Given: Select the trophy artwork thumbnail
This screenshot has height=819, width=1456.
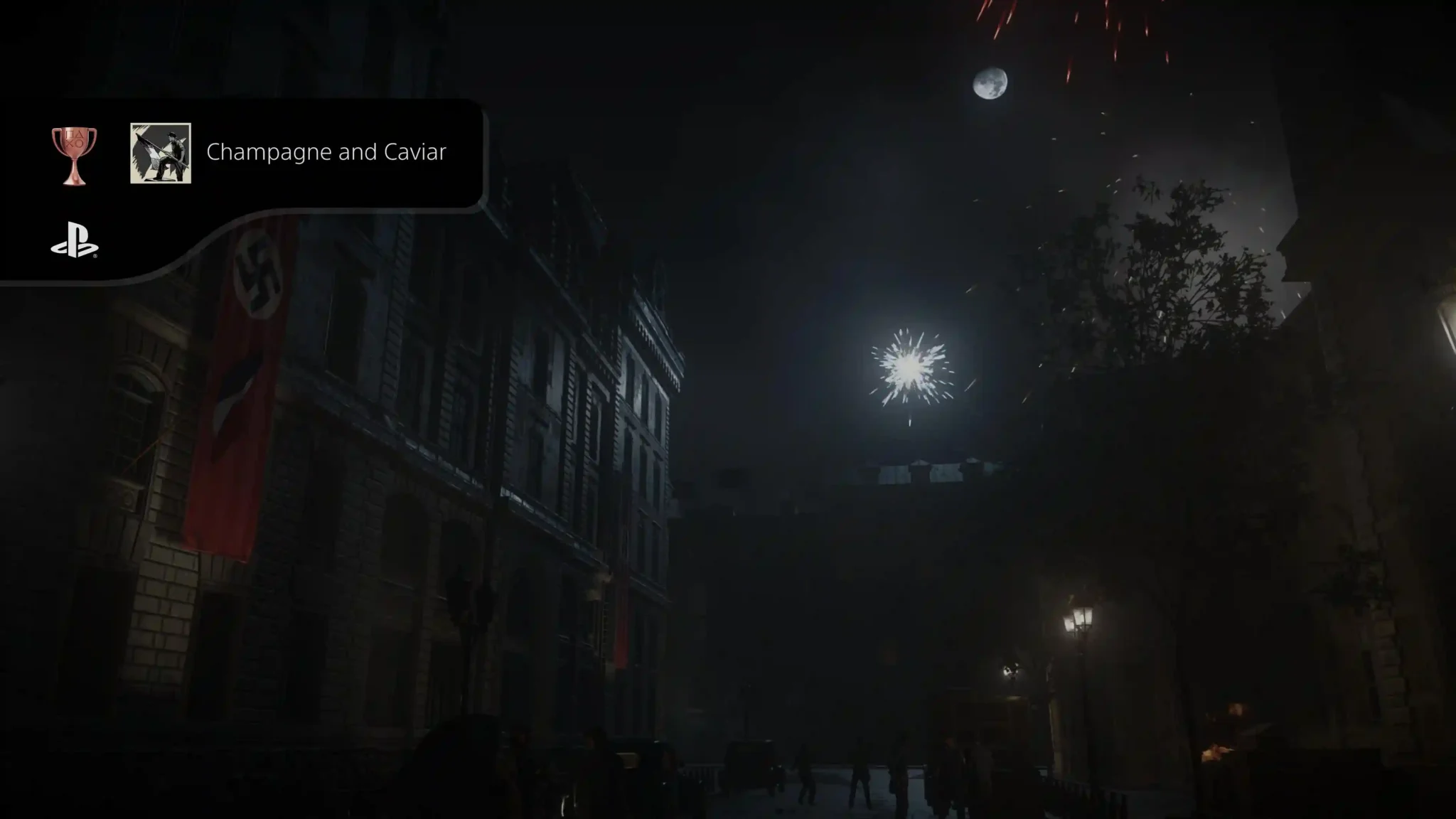Looking at the screenshot, I should coord(161,153).
